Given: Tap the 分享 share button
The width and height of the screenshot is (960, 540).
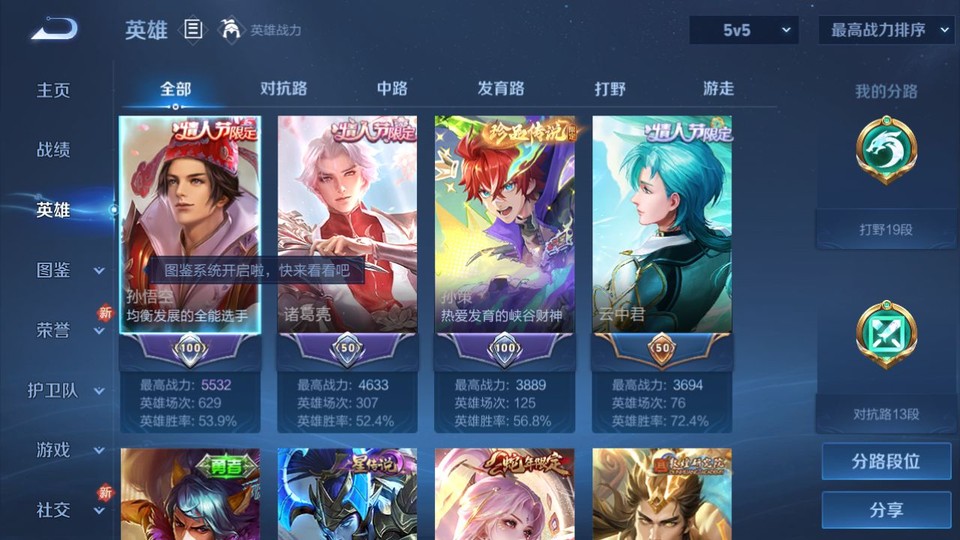Looking at the screenshot, I should pyautogui.click(x=886, y=510).
